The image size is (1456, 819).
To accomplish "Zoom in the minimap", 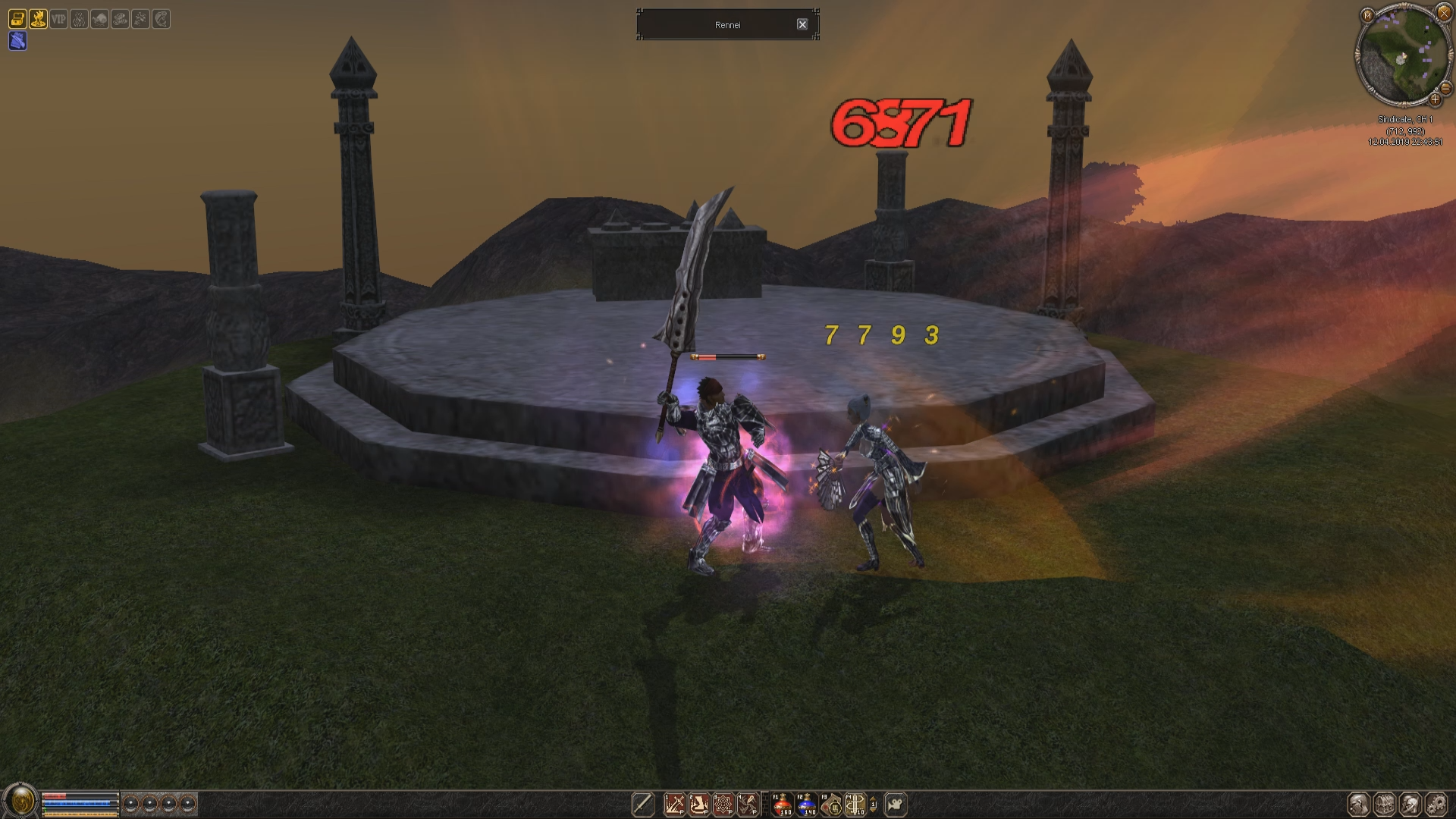I will [x=1435, y=99].
